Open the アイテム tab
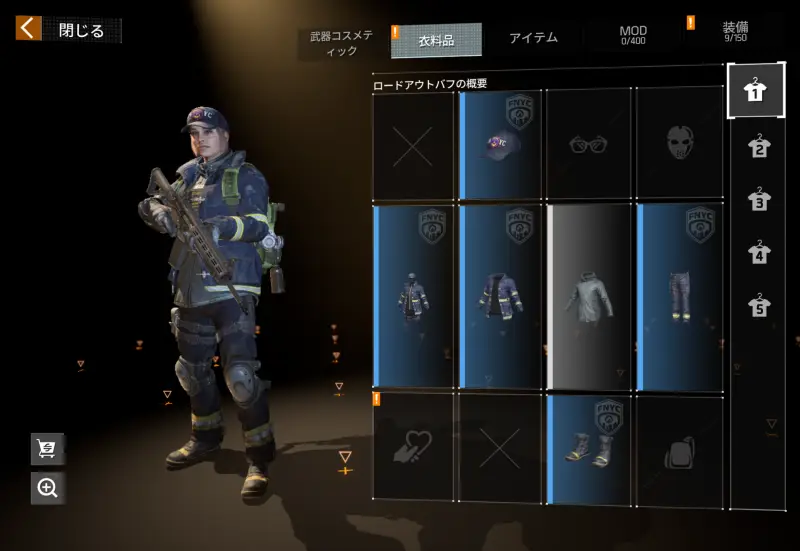 pos(533,39)
